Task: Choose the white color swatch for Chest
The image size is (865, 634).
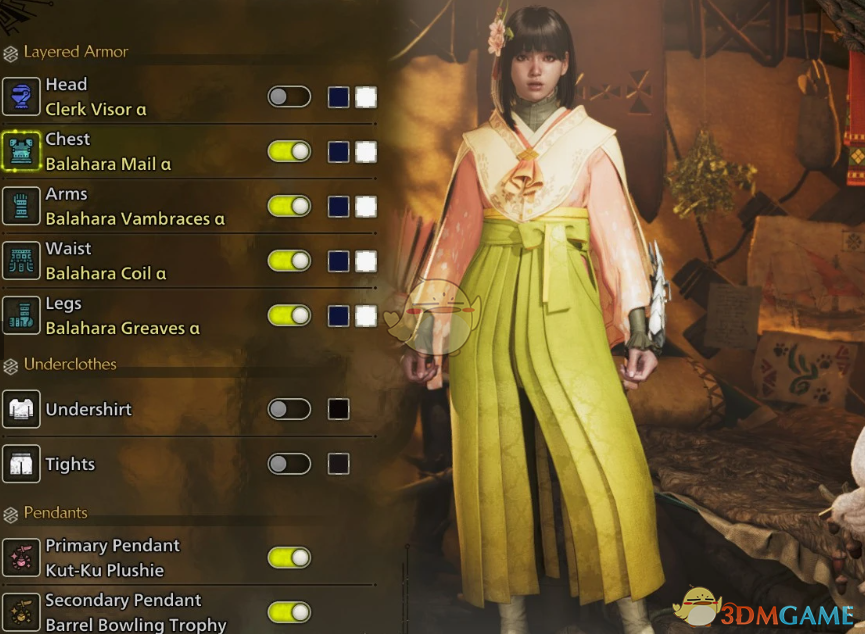Action: point(366,152)
